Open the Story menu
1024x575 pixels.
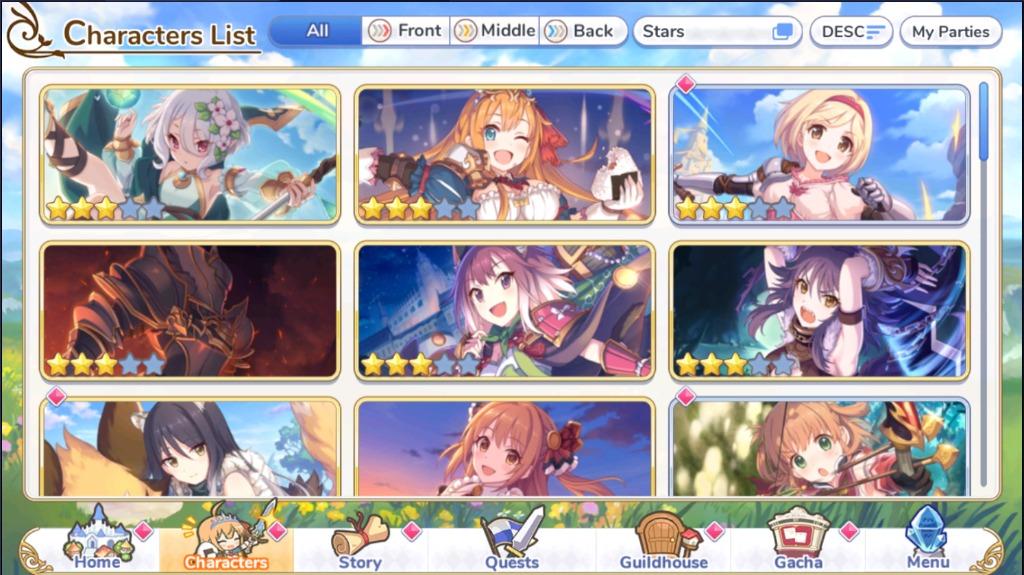coord(360,543)
